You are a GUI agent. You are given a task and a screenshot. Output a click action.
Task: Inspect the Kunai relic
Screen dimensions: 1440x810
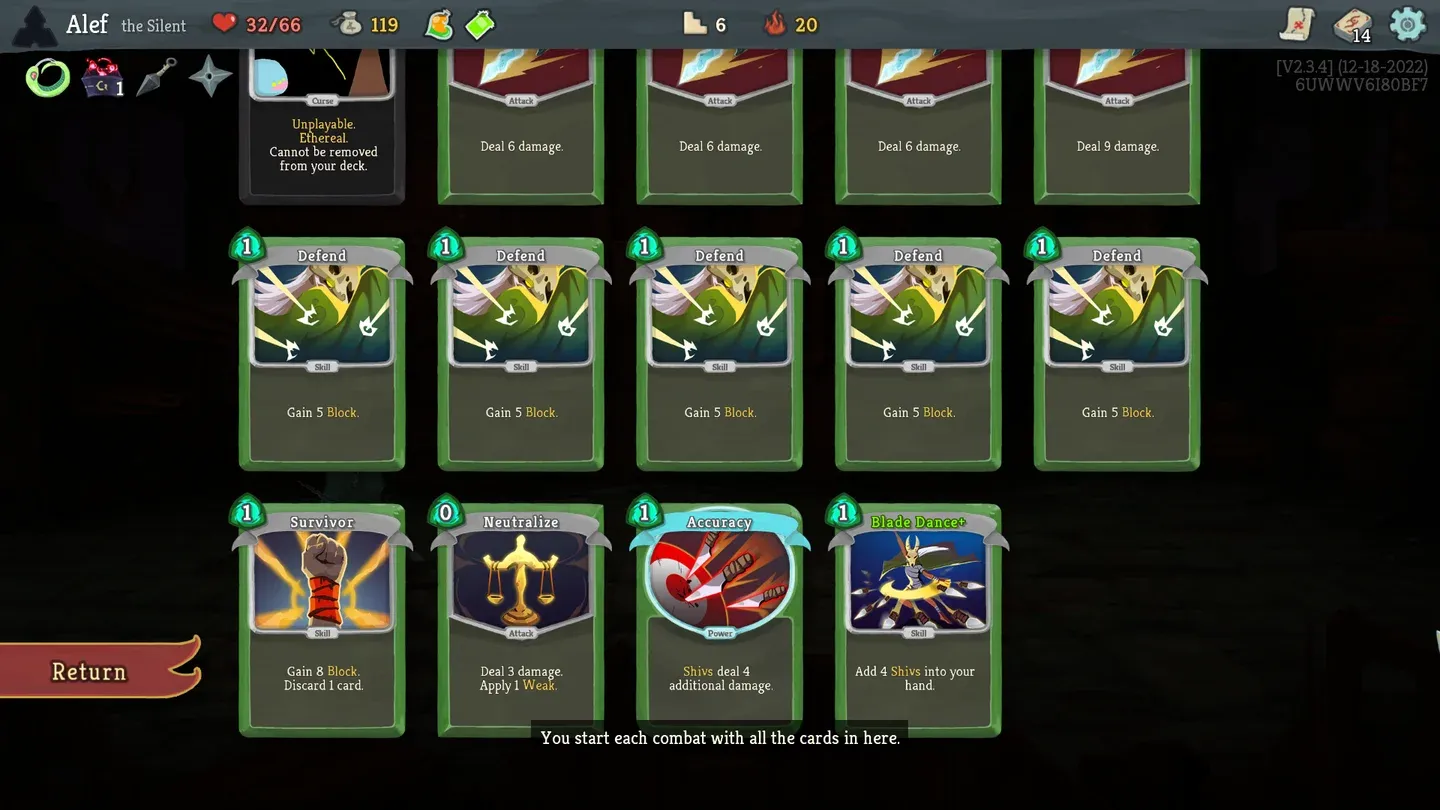tap(156, 77)
